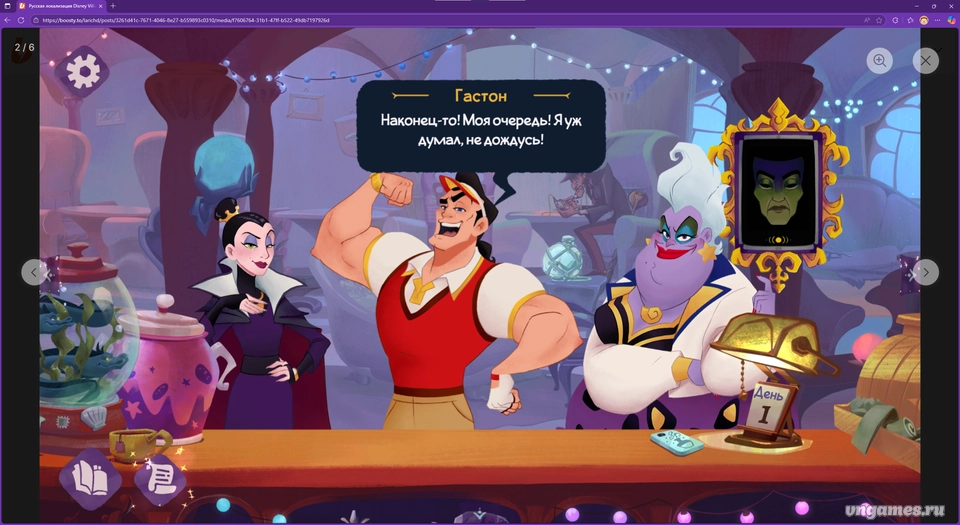The width and height of the screenshot is (960, 525).
Task: Go to the previous image
Action: (35, 272)
